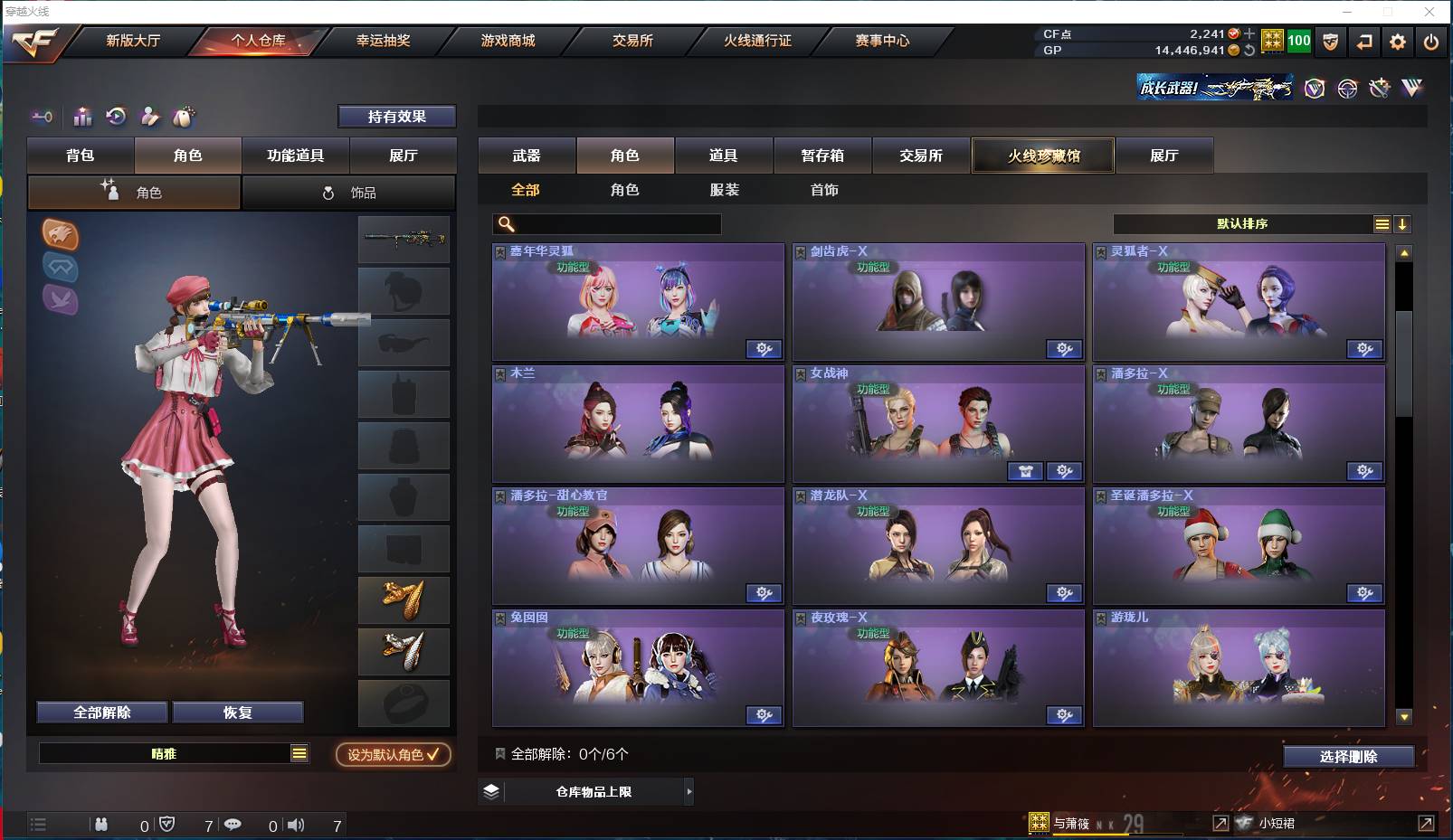Click the character edit icon in the left toolbar
The height and width of the screenshot is (840, 1453).
click(150, 118)
